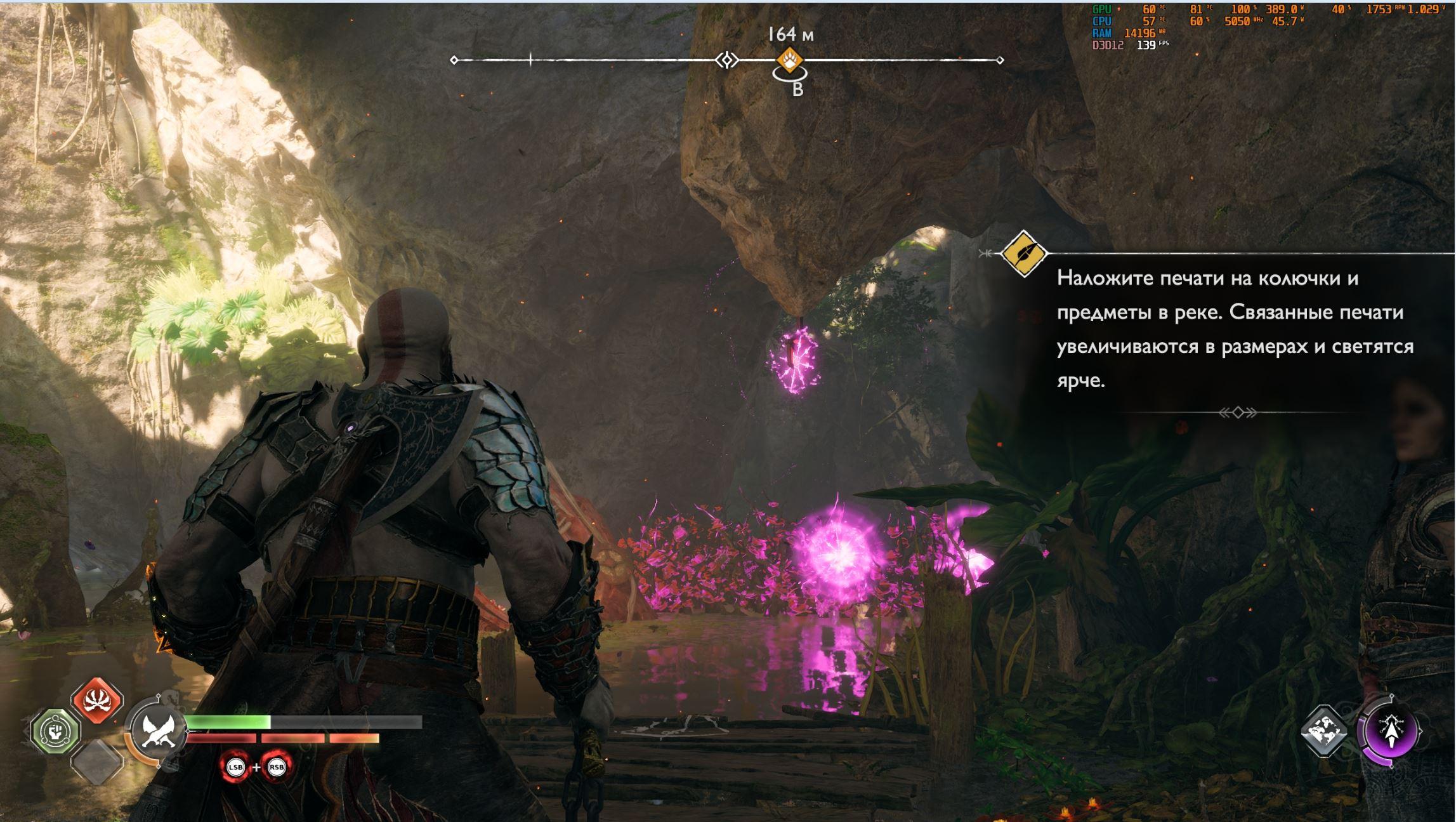Click the crossed blades weapon icon
This screenshot has height=822, width=1456.
pyautogui.click(x=154, y=731)
